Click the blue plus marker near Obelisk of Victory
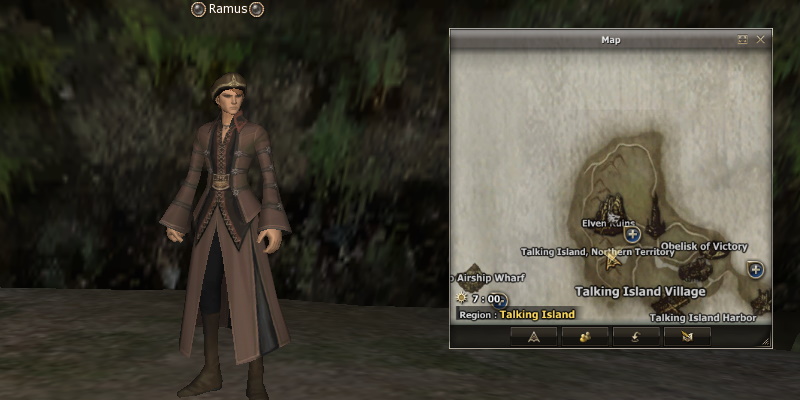 [755, 269]
